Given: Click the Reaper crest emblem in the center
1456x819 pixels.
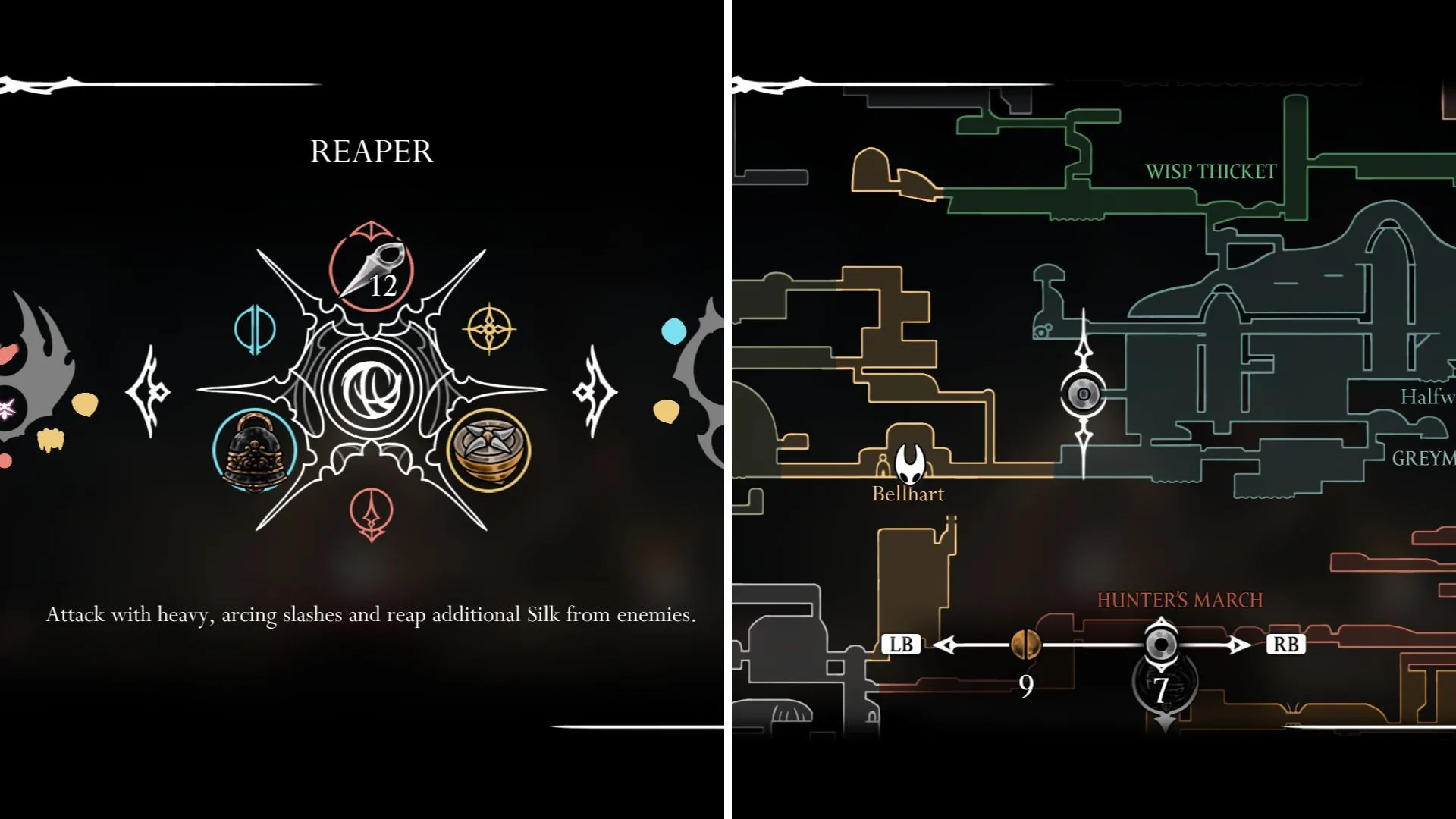Looking at the screenshot, I should tap(371, 389).
